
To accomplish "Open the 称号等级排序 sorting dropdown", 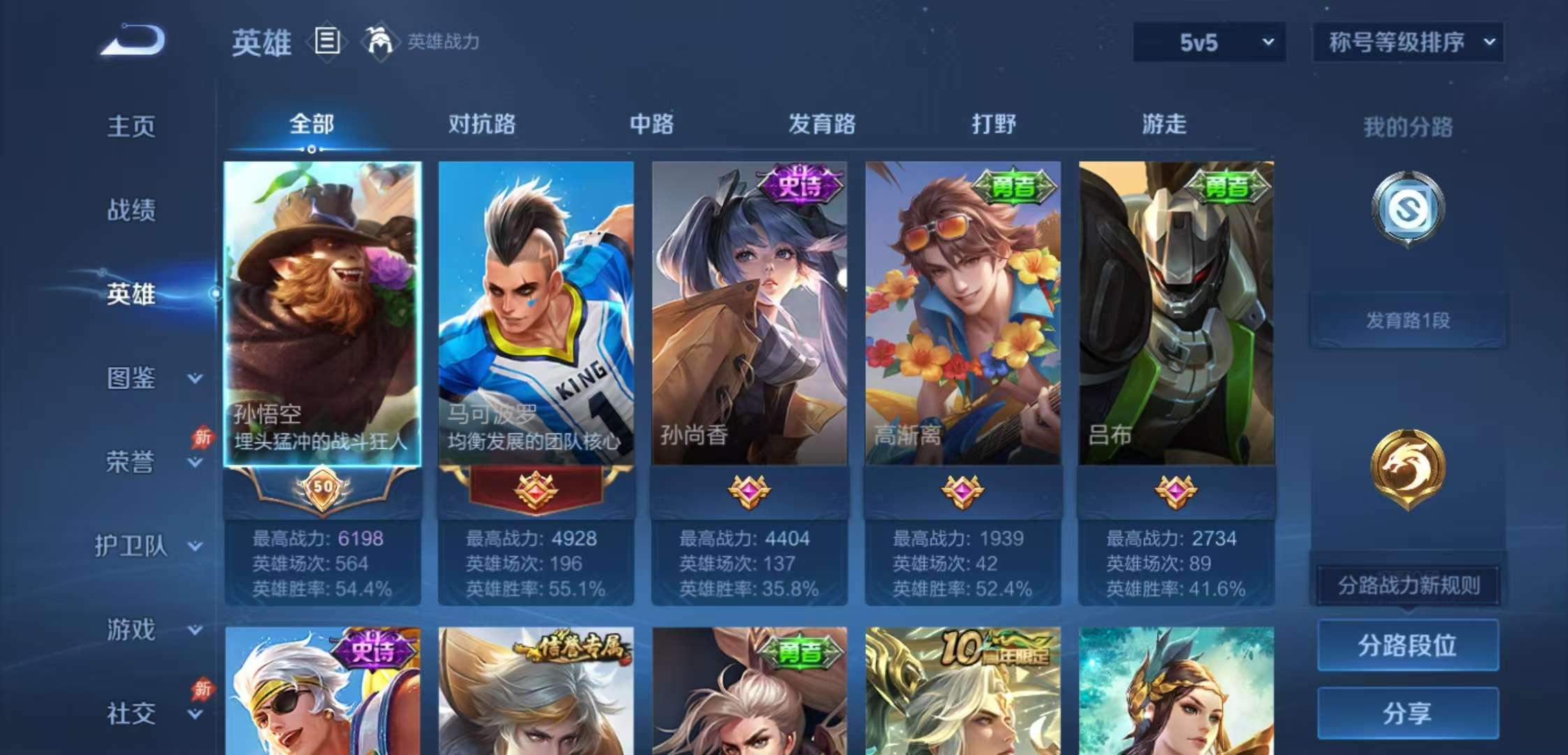I will click(x=1407, y=42).
